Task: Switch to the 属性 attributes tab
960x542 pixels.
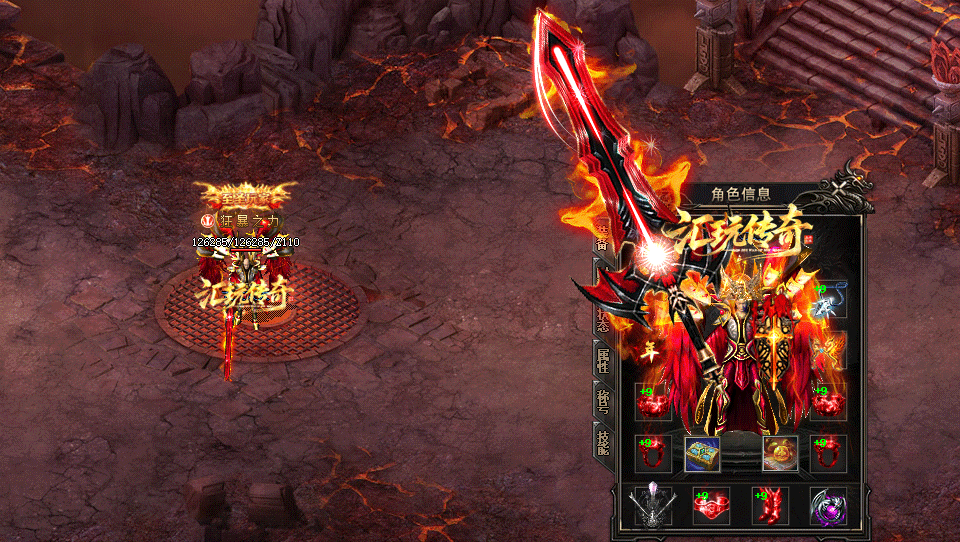Action: click(603, 359)
